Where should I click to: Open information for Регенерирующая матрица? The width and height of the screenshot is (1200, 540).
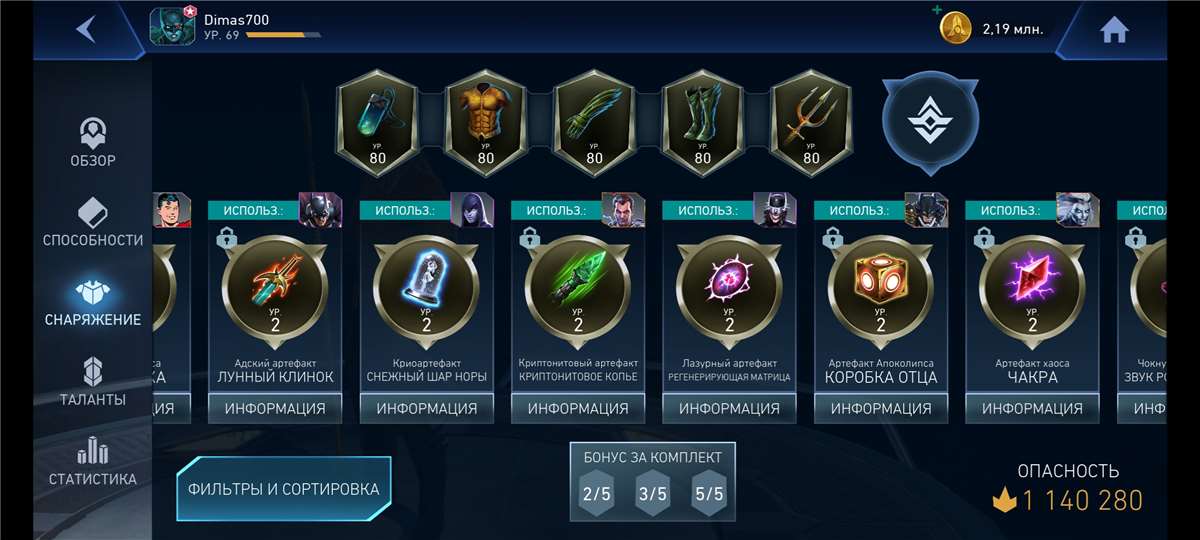[729, 408]
